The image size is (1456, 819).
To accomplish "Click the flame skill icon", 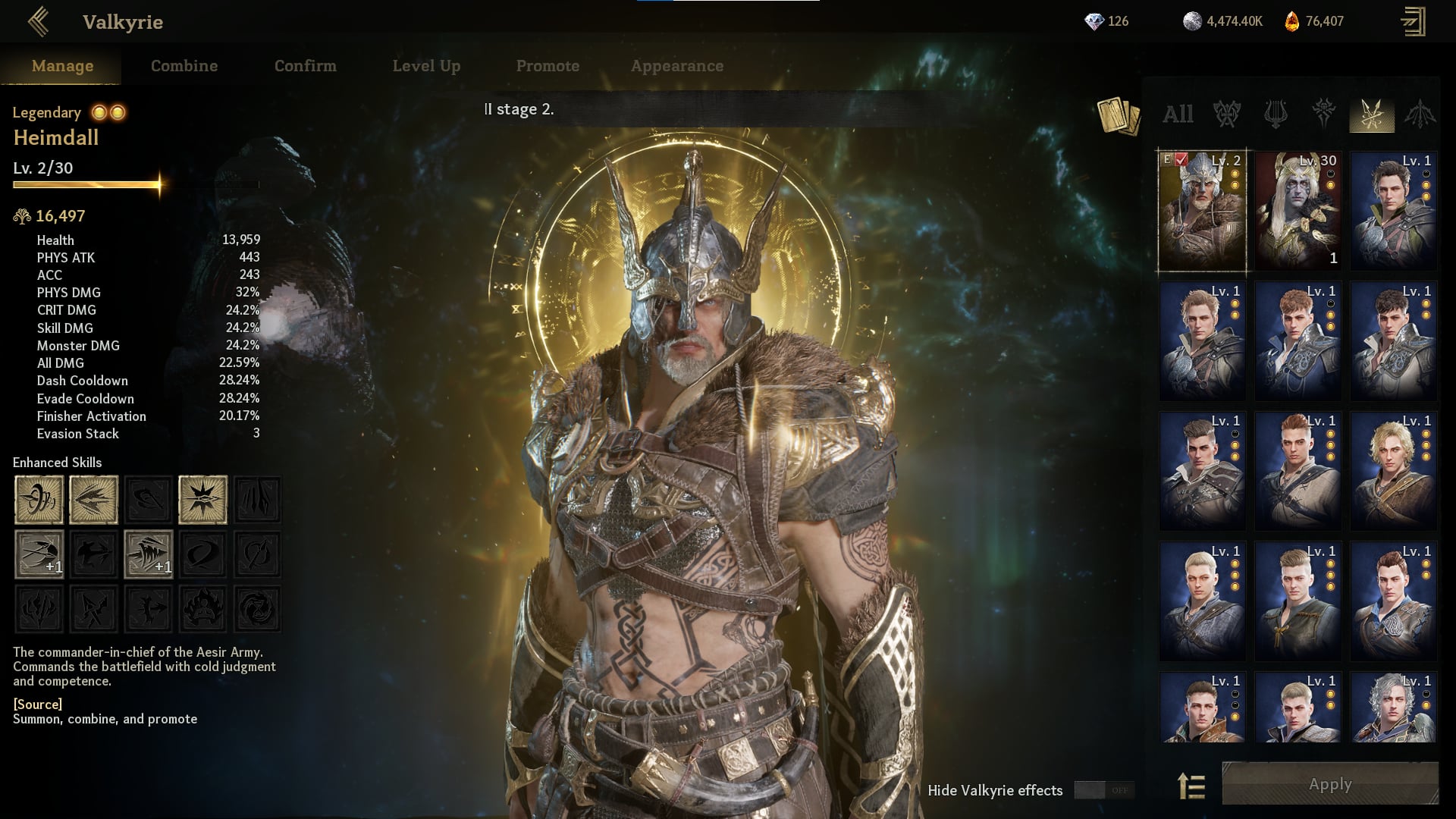I will [202, 609].
